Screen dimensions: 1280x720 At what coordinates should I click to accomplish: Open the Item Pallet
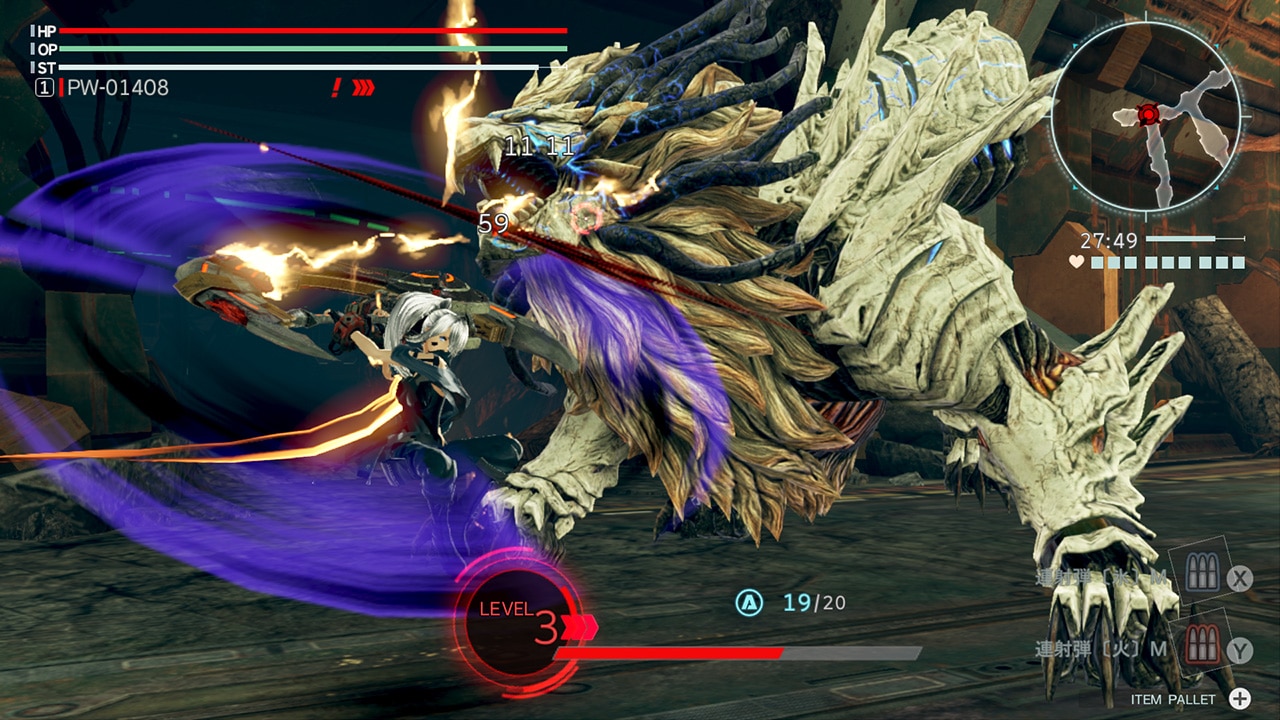[1239, 699]
